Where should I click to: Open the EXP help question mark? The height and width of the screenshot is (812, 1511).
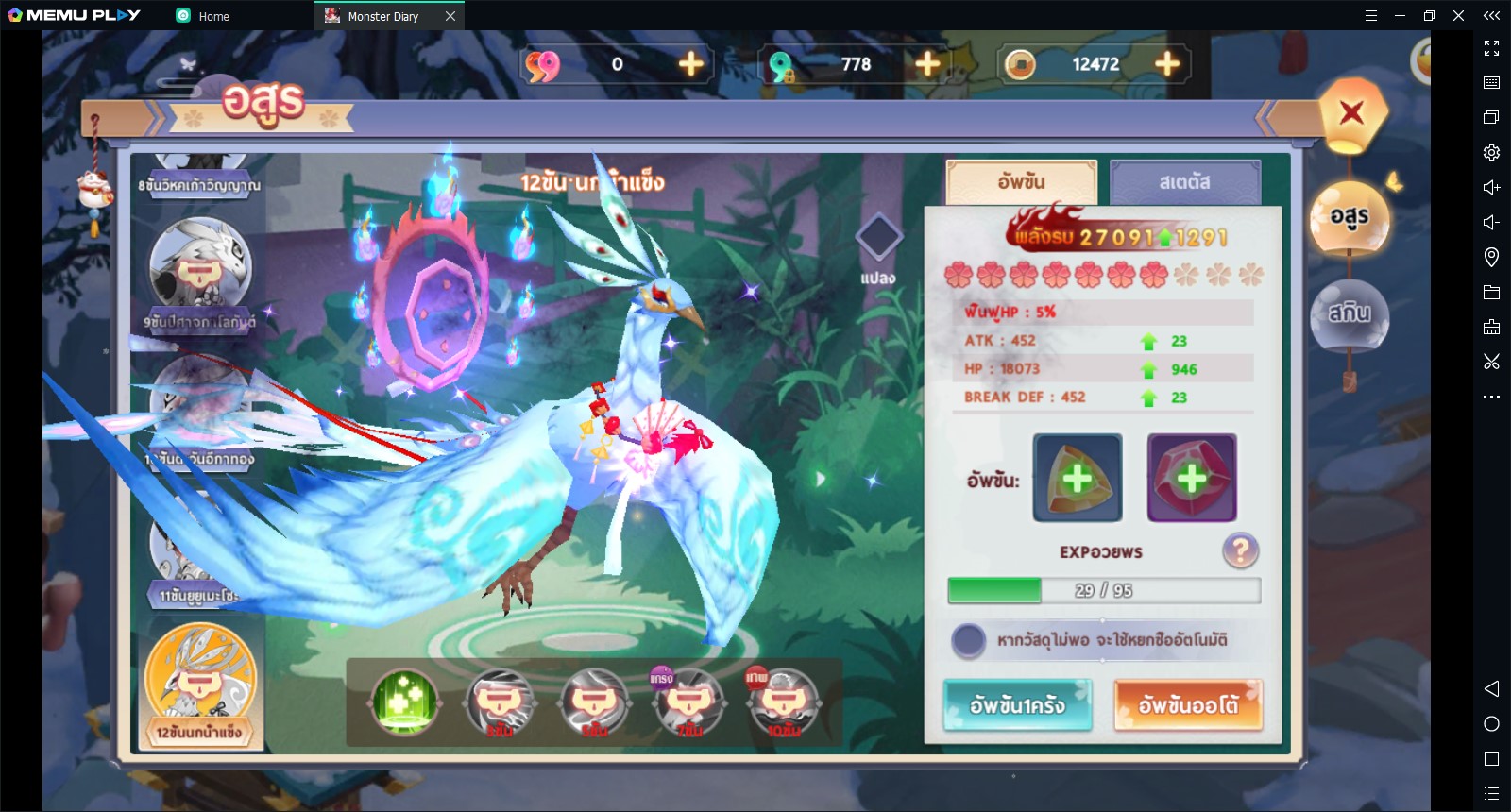1240,550
